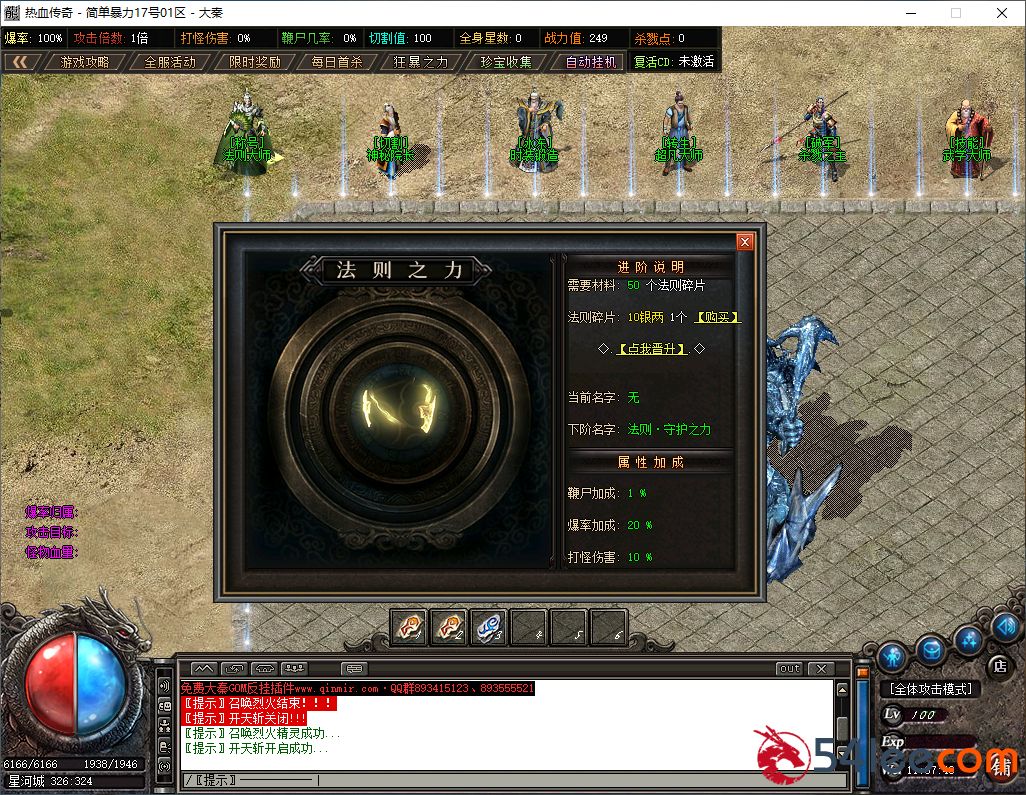The height and width of the screenshot is (795, 1026).
Task: Open the 全服活动 menu
Action: (169, 62)
